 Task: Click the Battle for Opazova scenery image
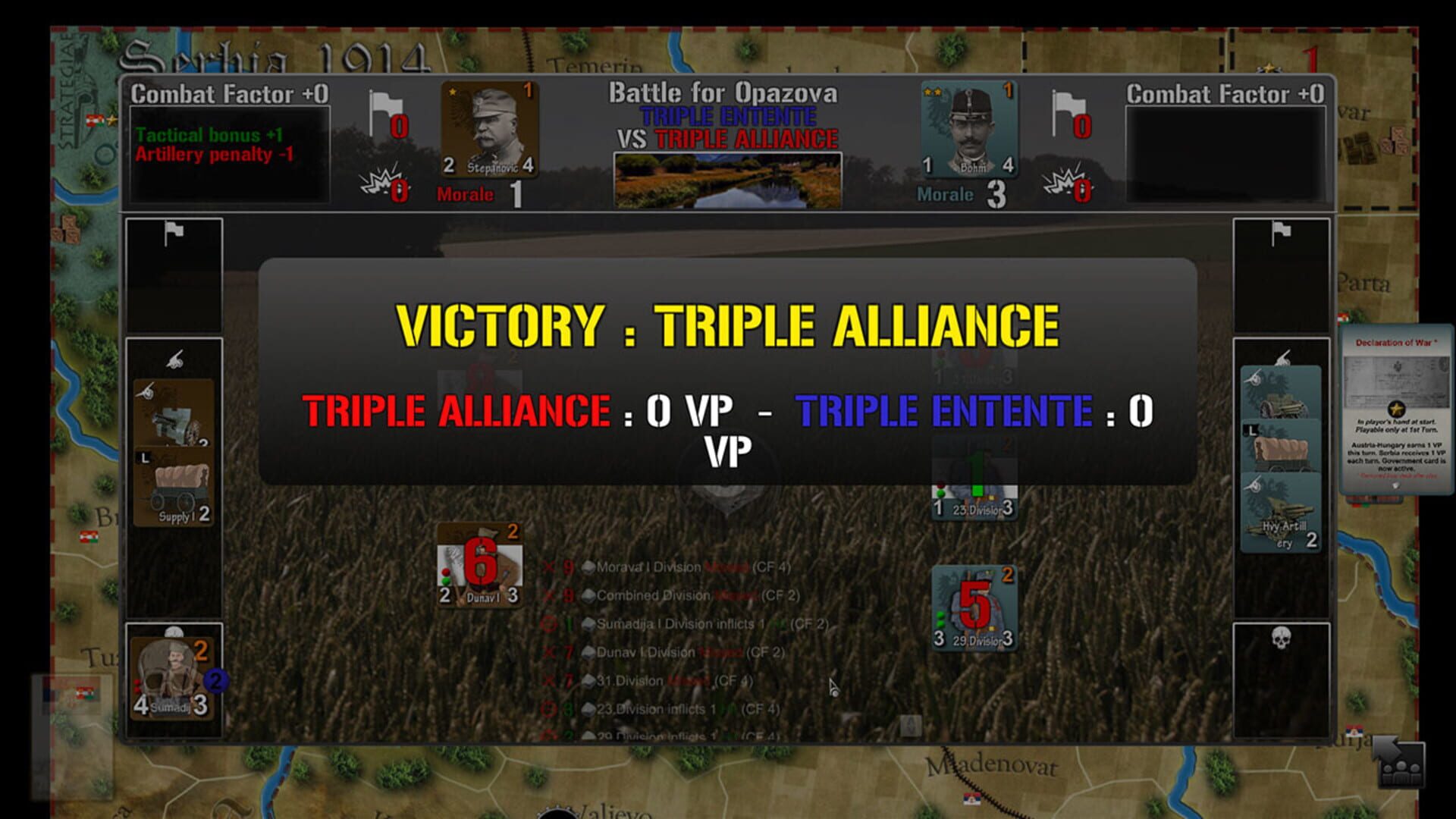(x=727, y=179)
